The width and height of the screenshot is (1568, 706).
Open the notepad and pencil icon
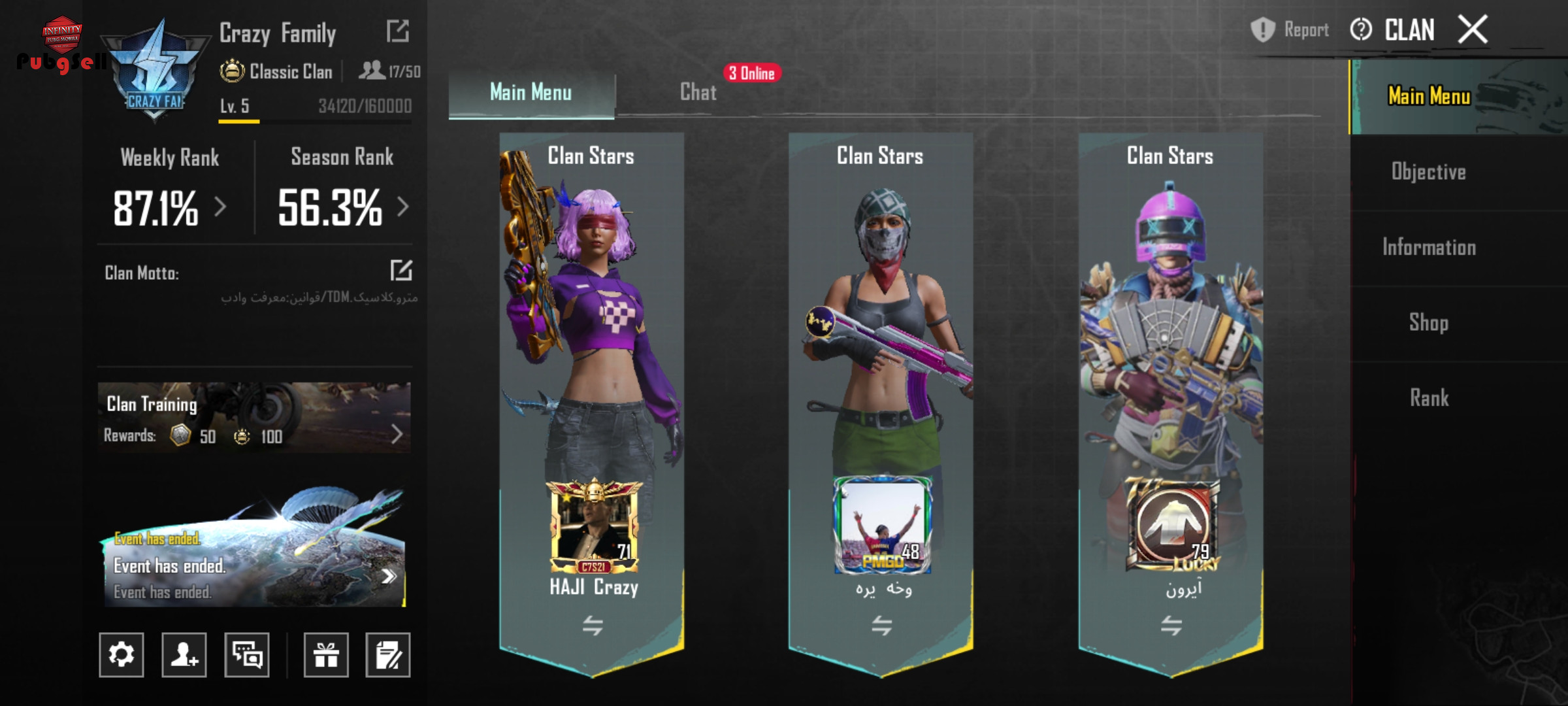click(388, 654)
